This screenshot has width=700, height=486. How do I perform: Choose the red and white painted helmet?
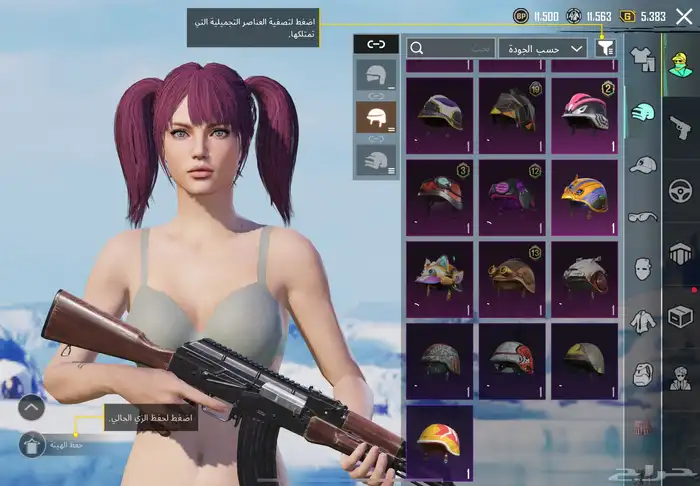point(511,358)
